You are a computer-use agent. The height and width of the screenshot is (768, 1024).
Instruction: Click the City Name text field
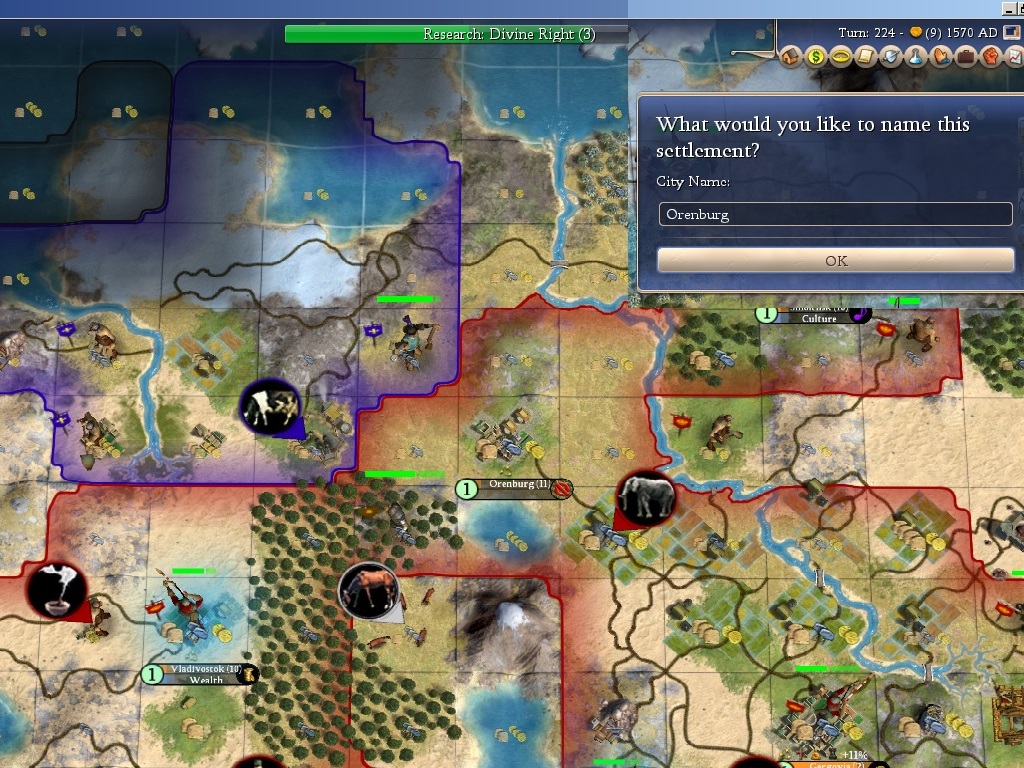click(x=835, y=214)
